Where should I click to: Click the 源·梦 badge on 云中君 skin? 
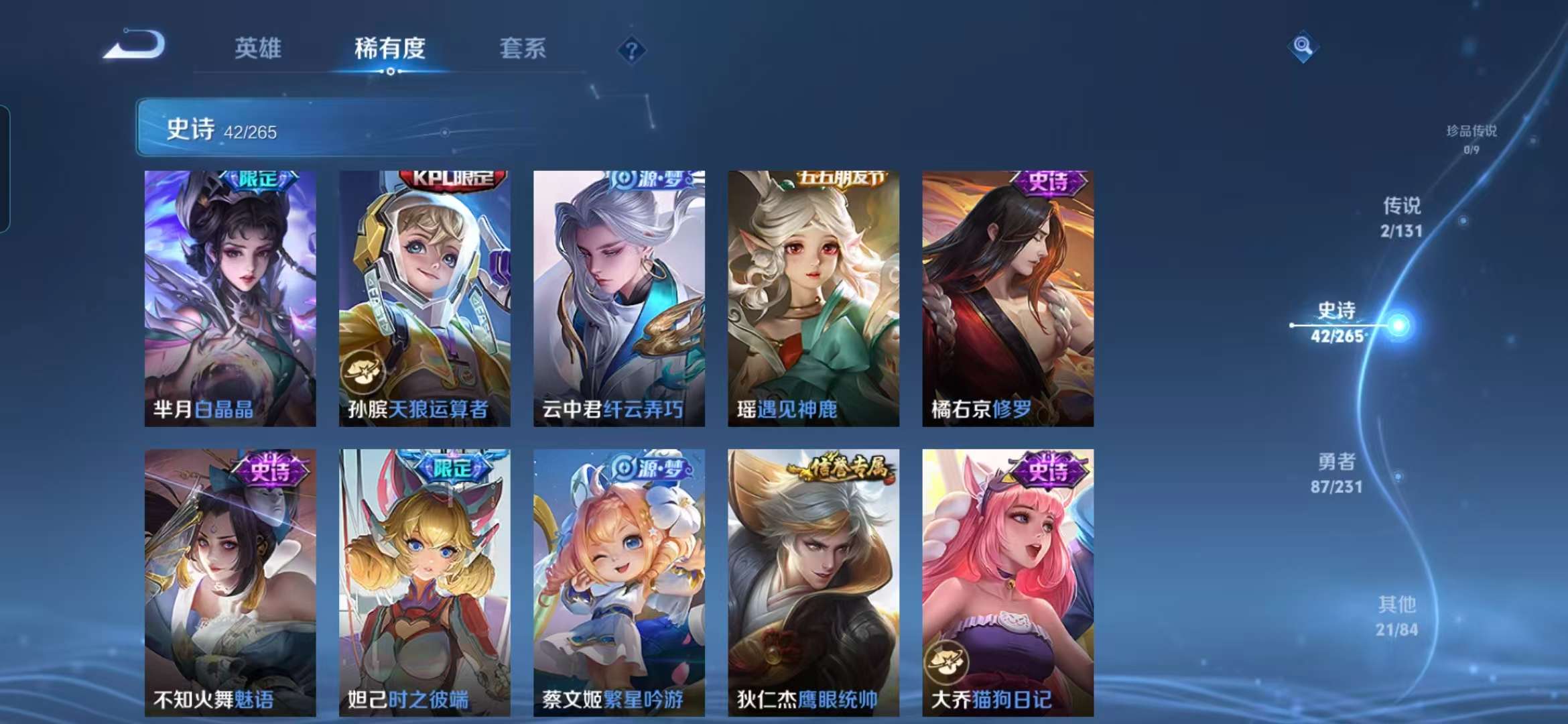tap(653, 178)
